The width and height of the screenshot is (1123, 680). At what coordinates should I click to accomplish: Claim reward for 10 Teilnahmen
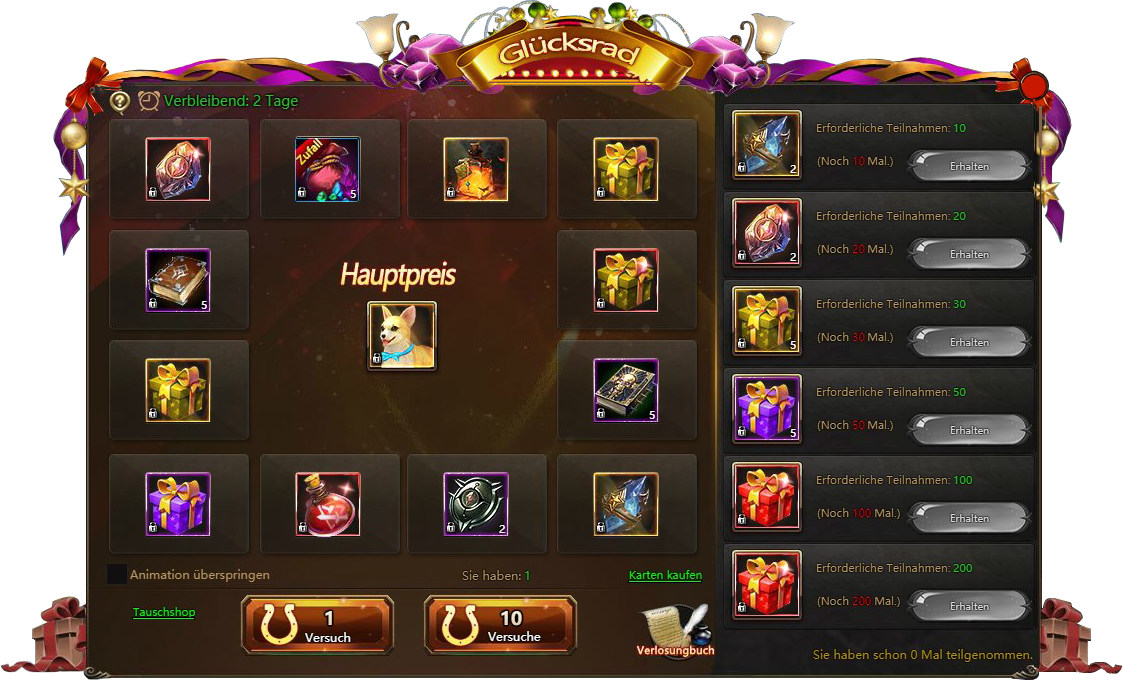[x=968, y=166]
